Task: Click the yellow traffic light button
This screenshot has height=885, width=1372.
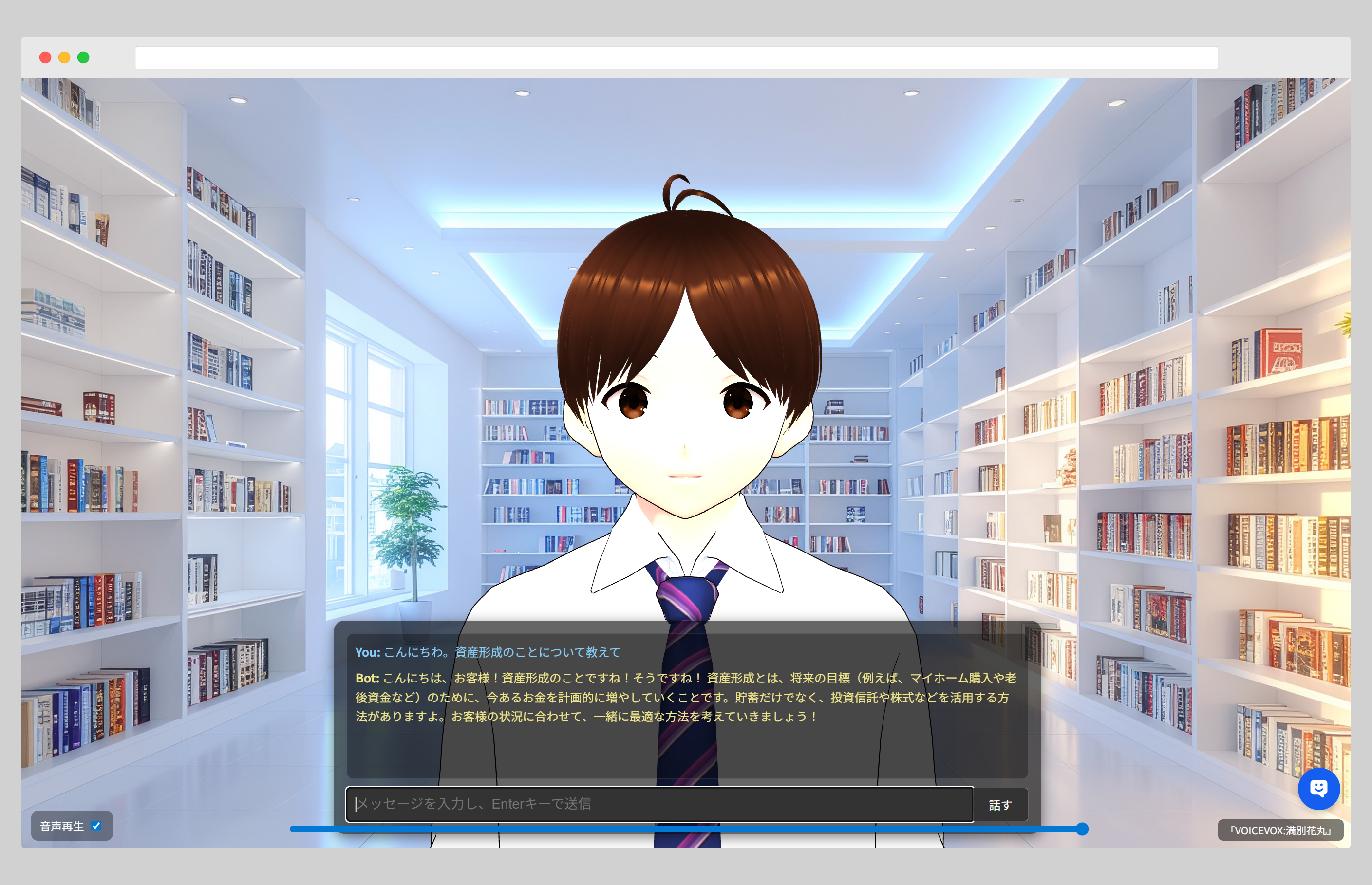Action: pyautogui.click(x=65, y=57)
